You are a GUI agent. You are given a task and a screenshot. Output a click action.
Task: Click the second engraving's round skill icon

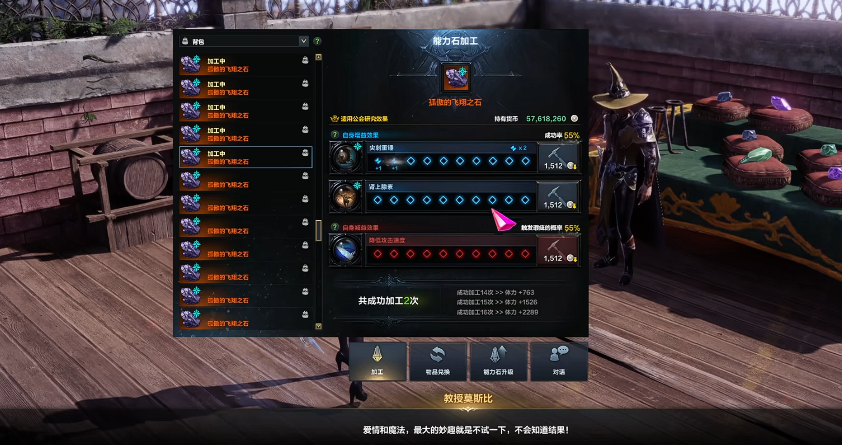tap(345, 195)
